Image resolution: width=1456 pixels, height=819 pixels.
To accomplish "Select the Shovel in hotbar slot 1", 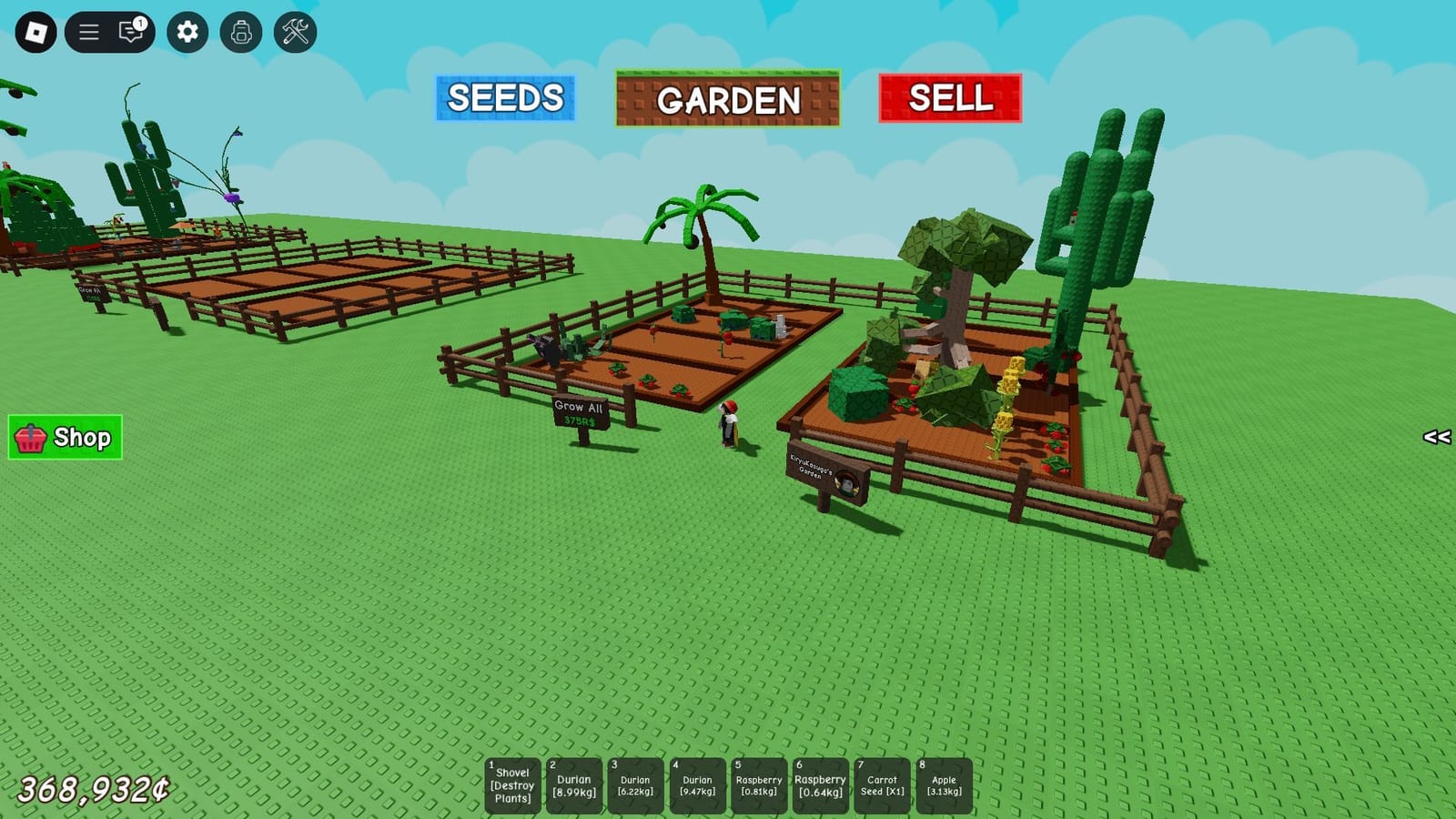I will coord(512,784).
